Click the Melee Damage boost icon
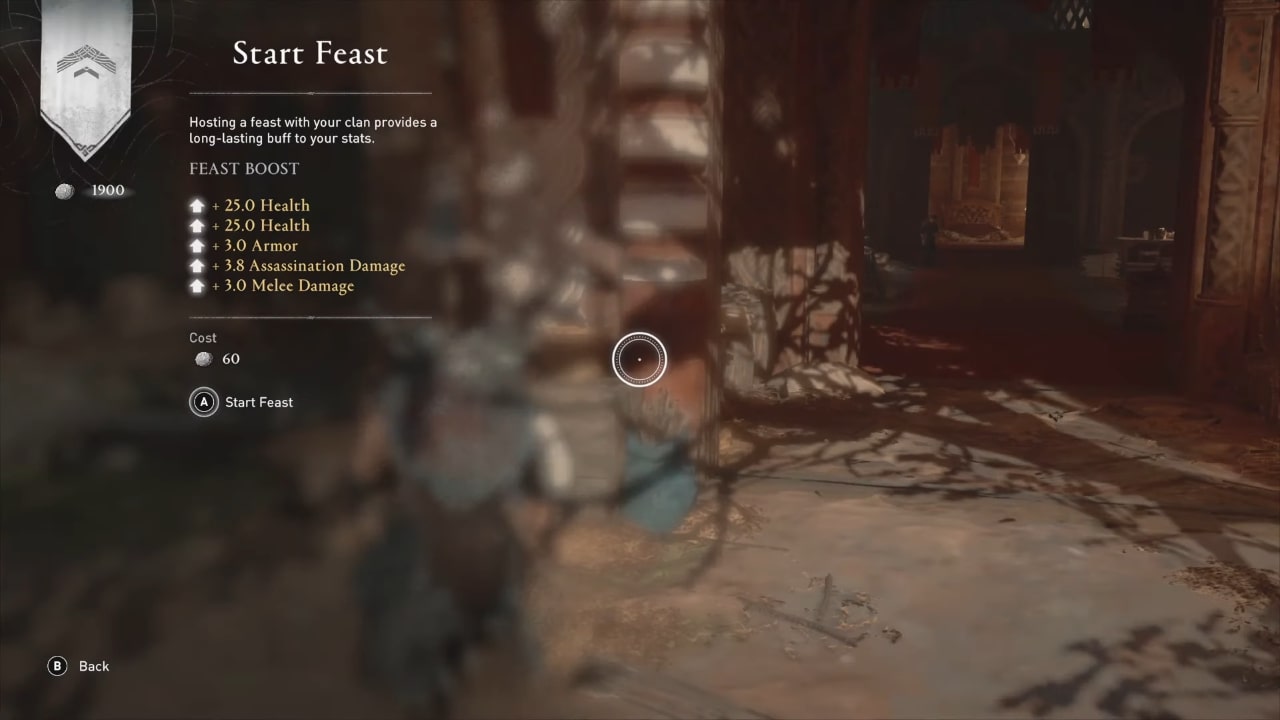The height and width of the screenshot is (720, 1280). pyautogui.click(x=197, y=285)
